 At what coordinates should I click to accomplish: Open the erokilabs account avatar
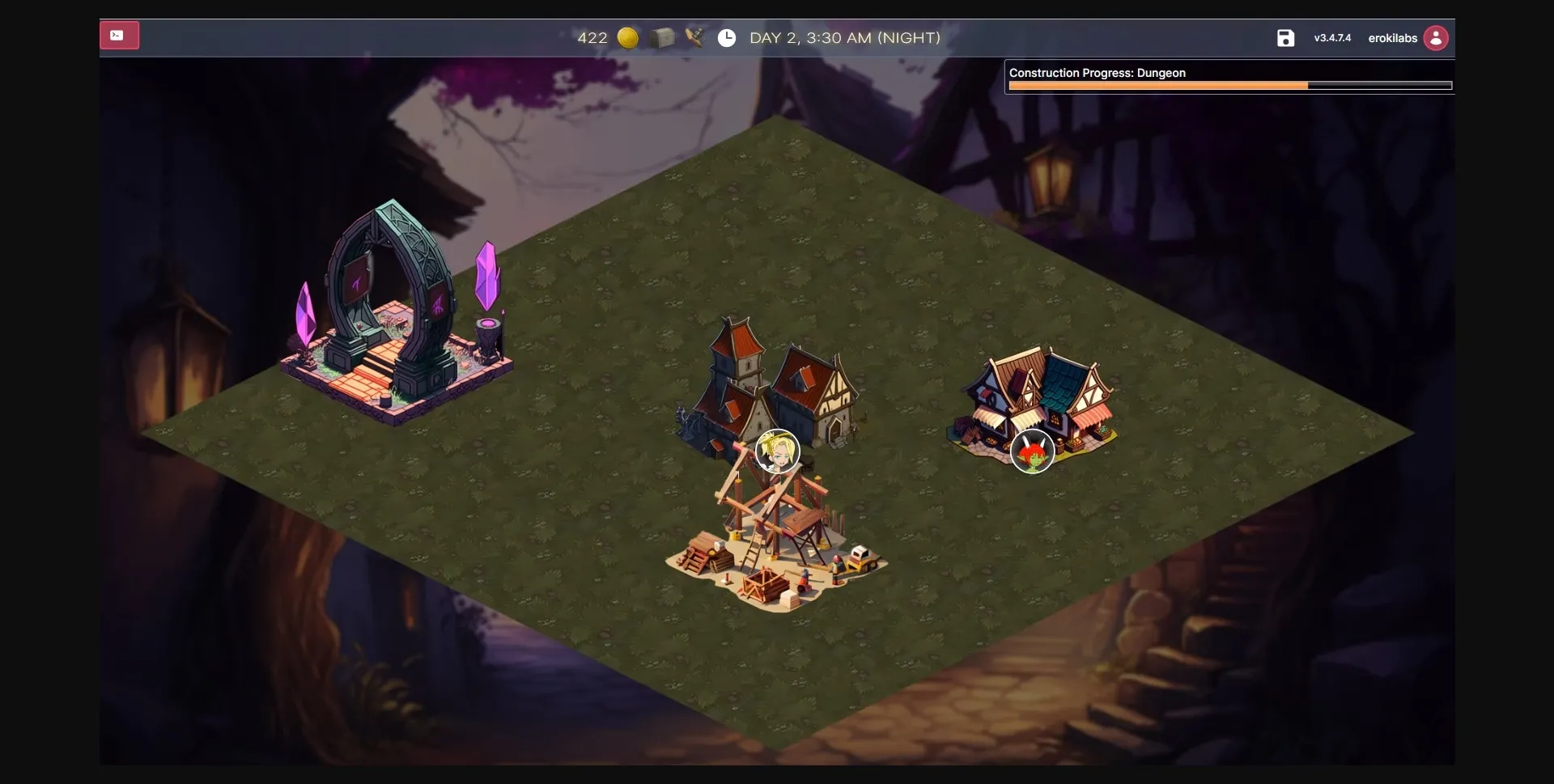[x=1436, y=38]
